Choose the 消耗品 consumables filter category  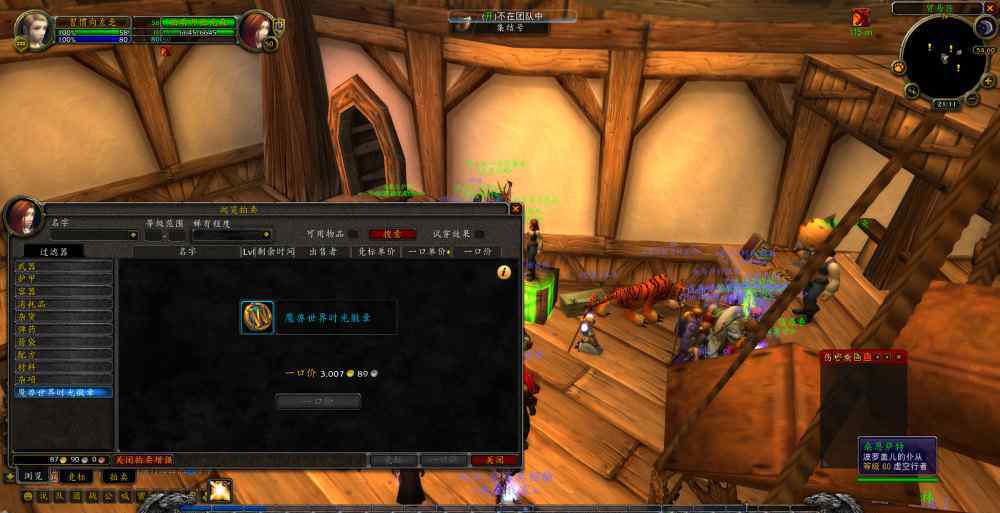pos(63,304)
